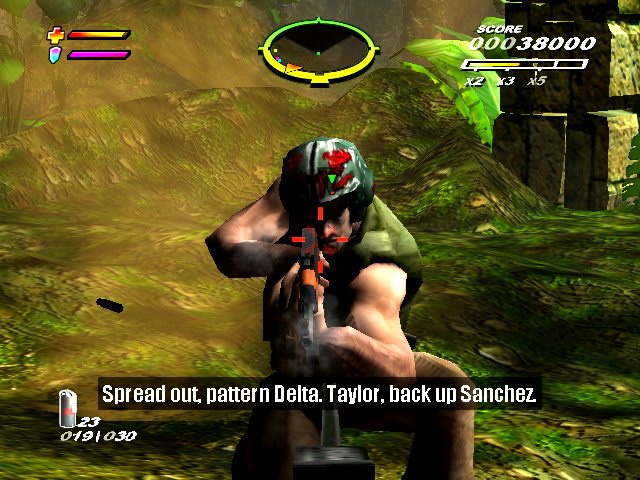The image size is (640, 480).
Task: Select the ammo magazine icon
Action: (x=68, y=407)
